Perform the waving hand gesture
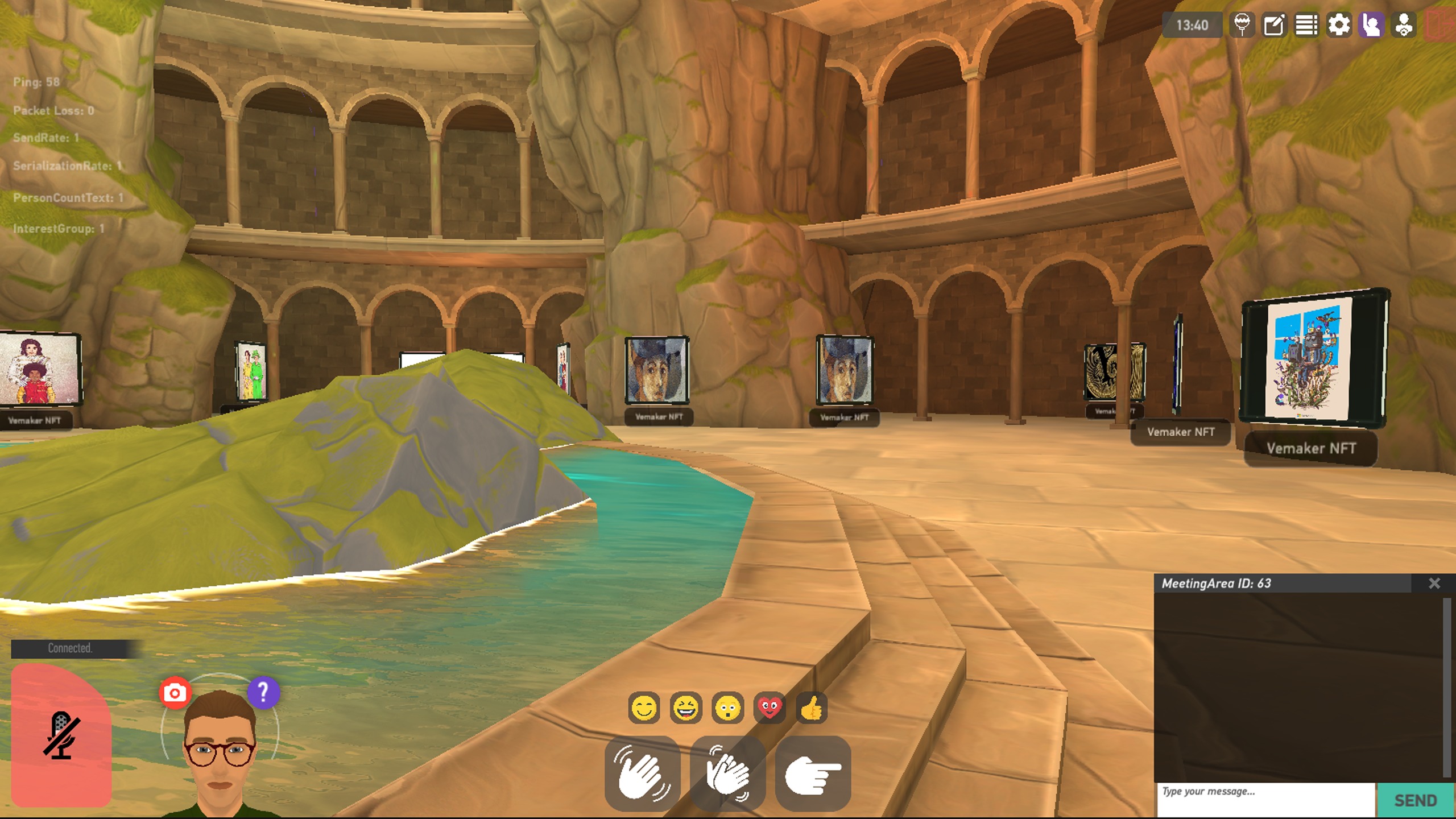The image size is (1456, 819). pos(643,774)
